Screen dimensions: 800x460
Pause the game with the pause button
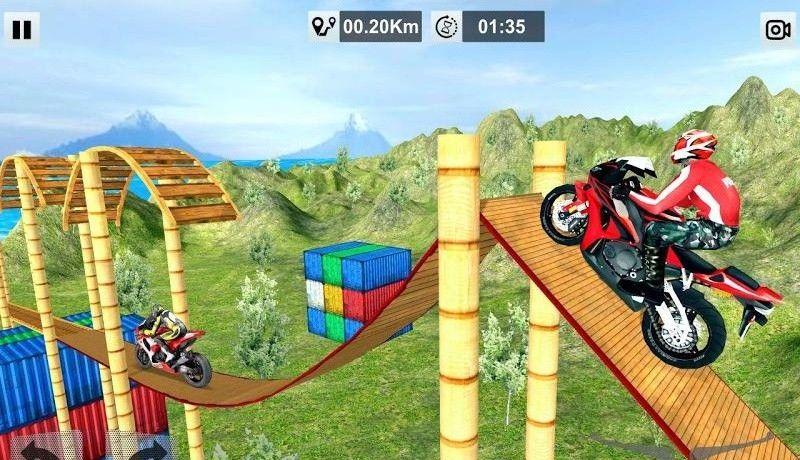click(x=21, y=28)
